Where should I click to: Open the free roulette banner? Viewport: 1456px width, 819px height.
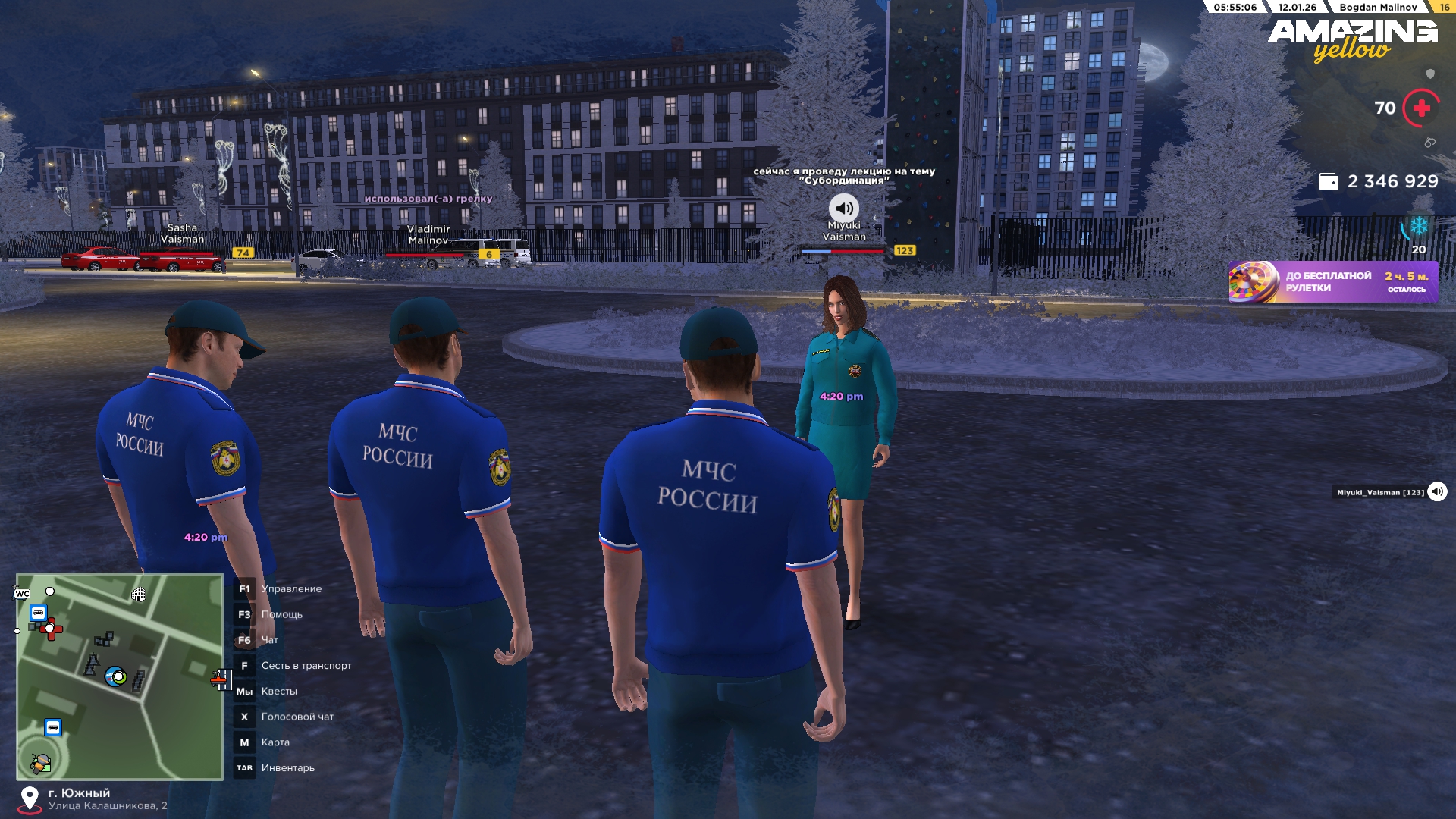coord(1332,282)
